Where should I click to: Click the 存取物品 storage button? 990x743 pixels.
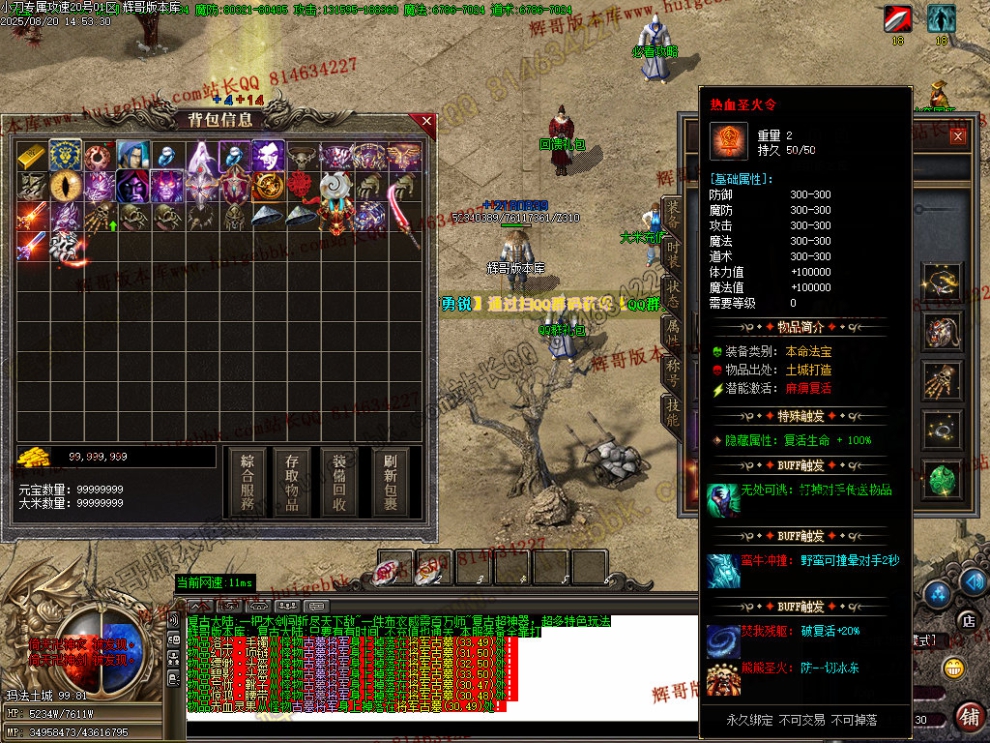(293, 481)
